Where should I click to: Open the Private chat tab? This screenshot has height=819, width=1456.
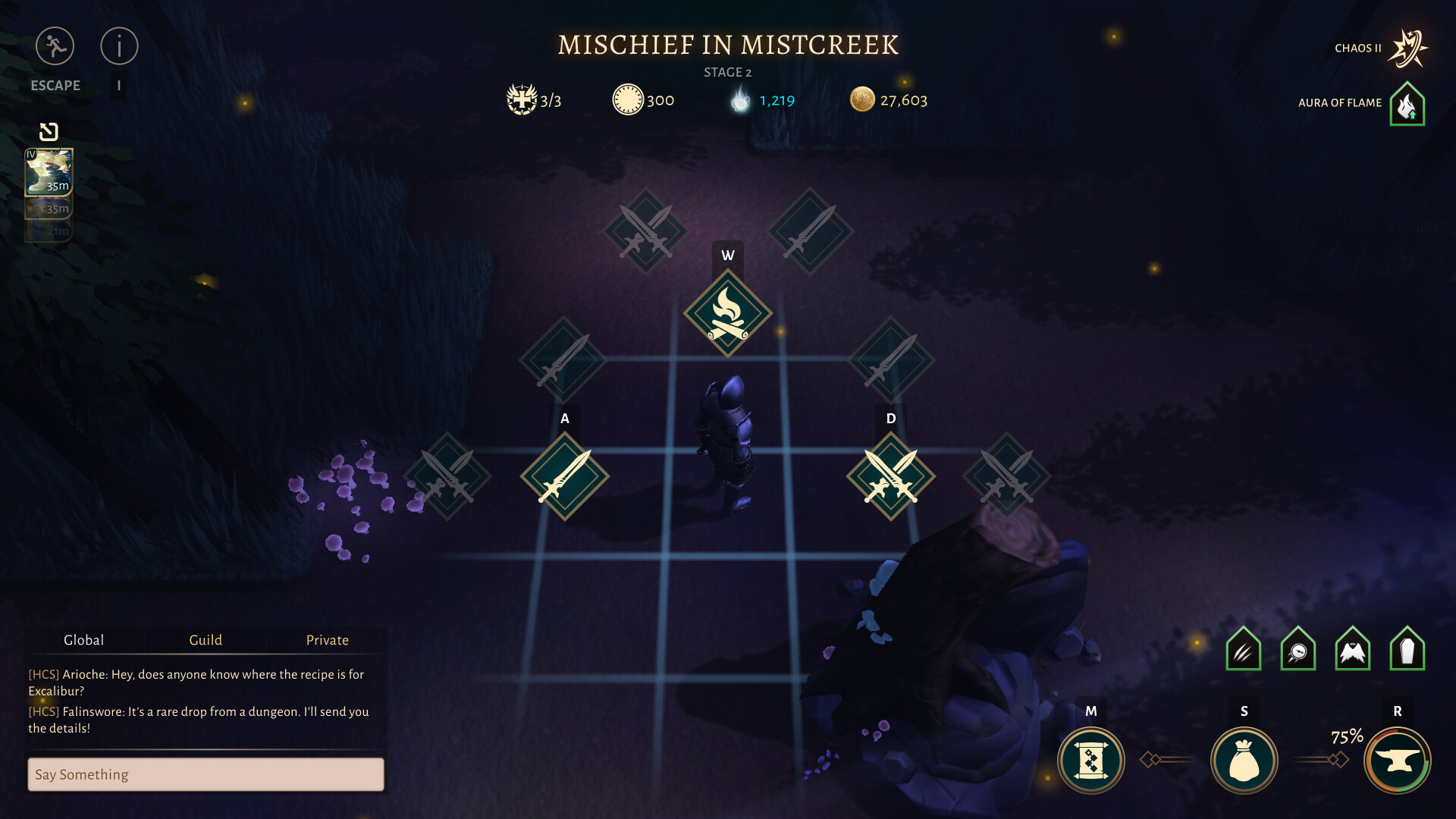pos(327,640)
